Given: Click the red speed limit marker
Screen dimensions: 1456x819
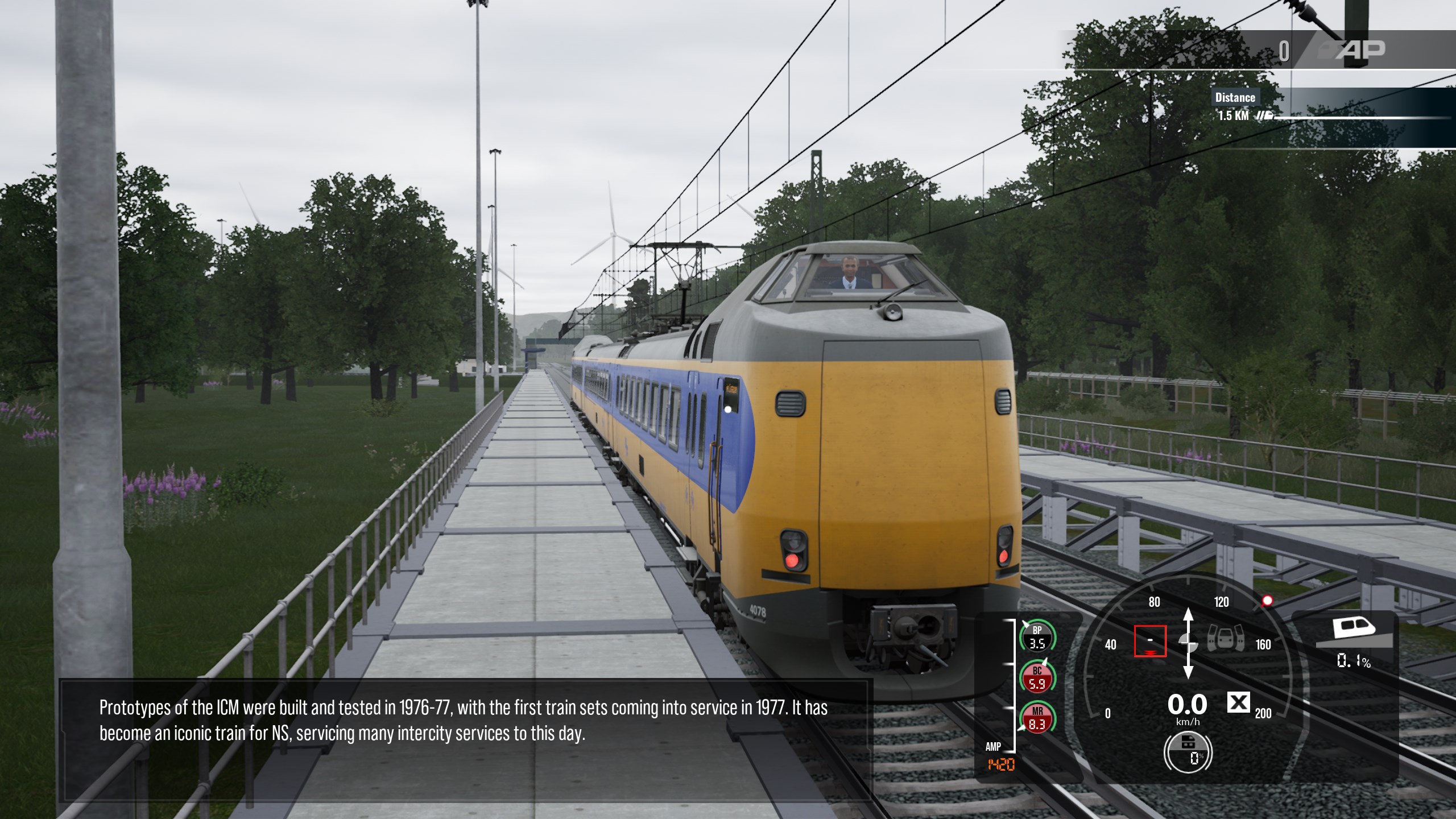Looking at the screenshot, I should tap(1267, 601).
